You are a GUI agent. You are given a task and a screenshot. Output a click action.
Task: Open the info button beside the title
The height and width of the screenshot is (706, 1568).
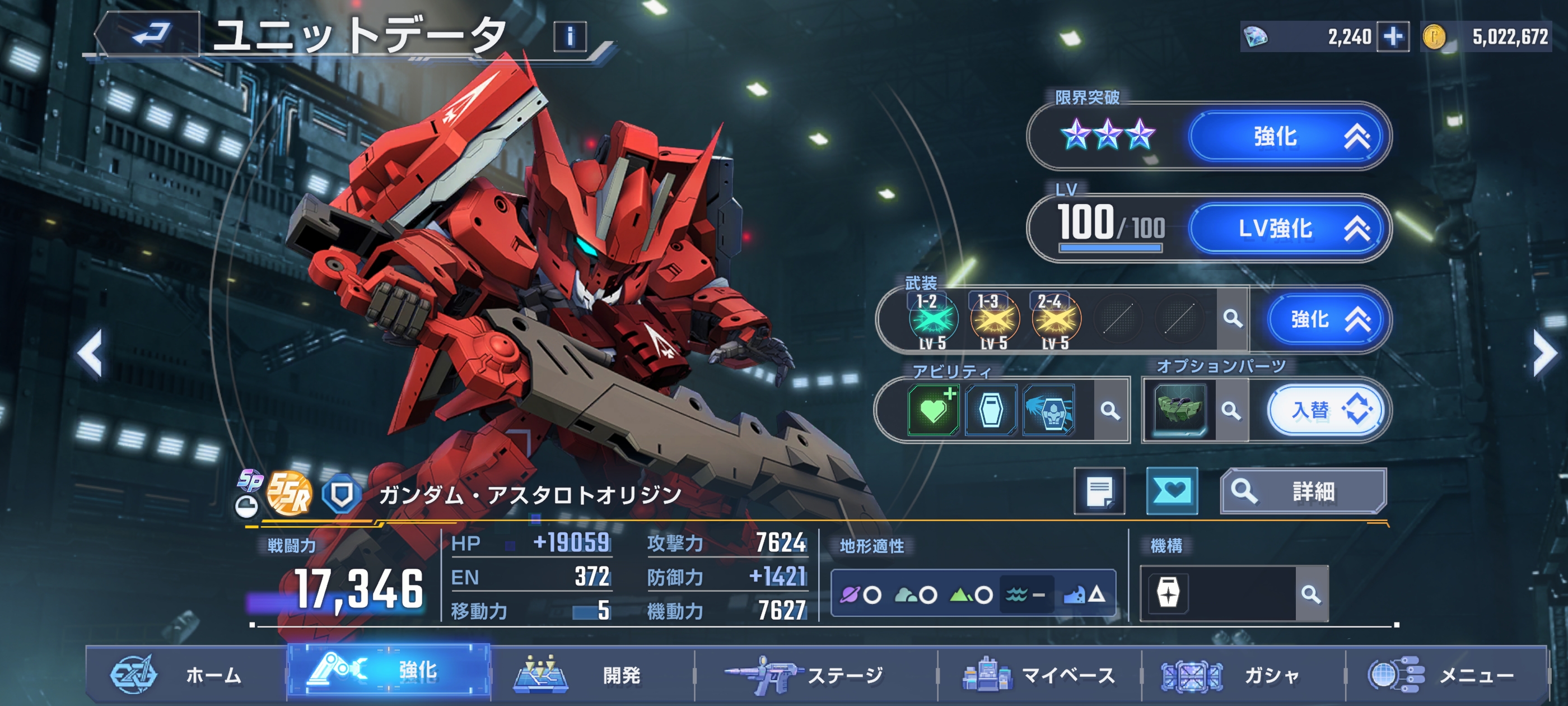[570, 36]
